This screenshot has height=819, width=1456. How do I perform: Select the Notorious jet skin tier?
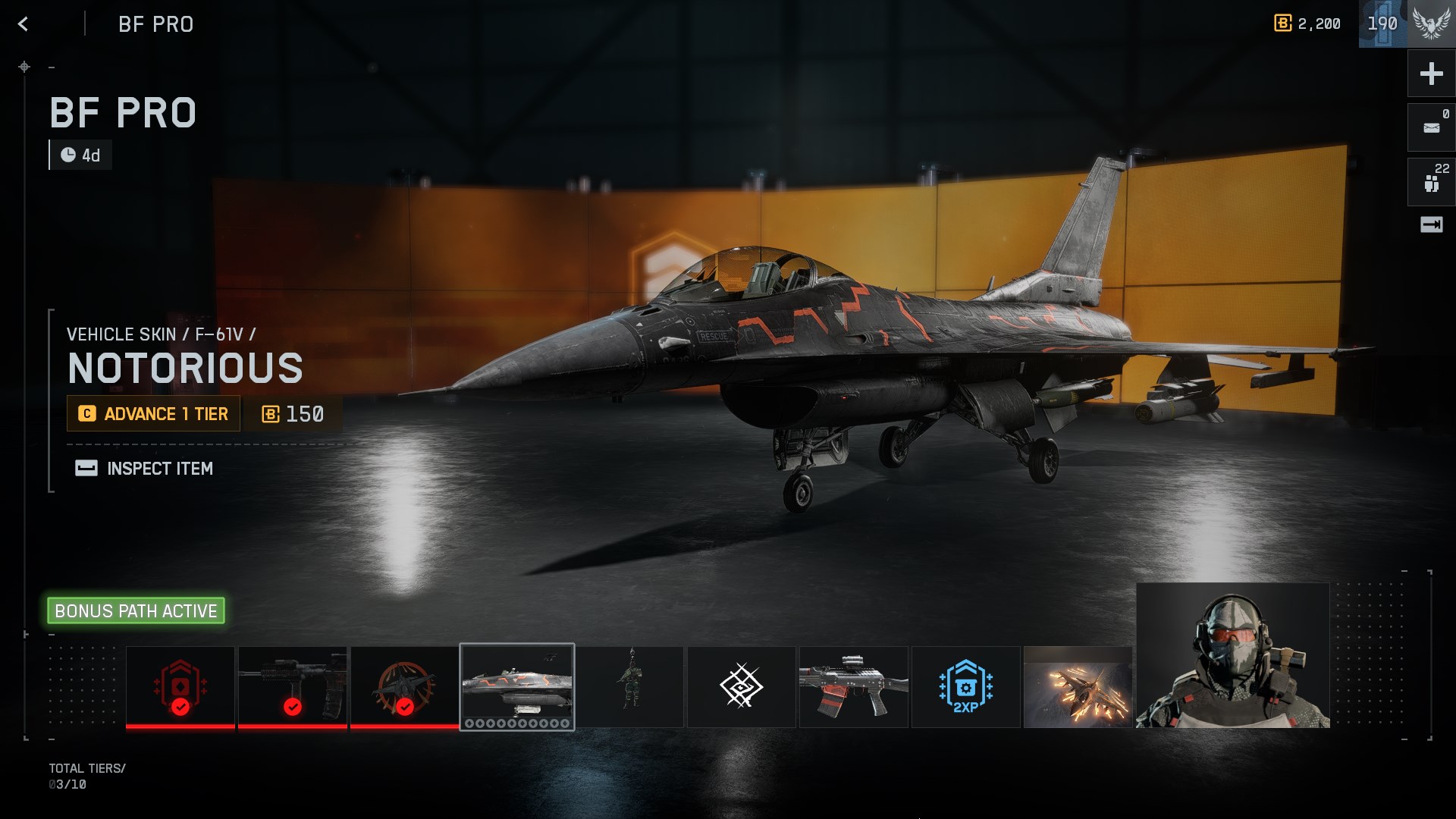point(517,687)
